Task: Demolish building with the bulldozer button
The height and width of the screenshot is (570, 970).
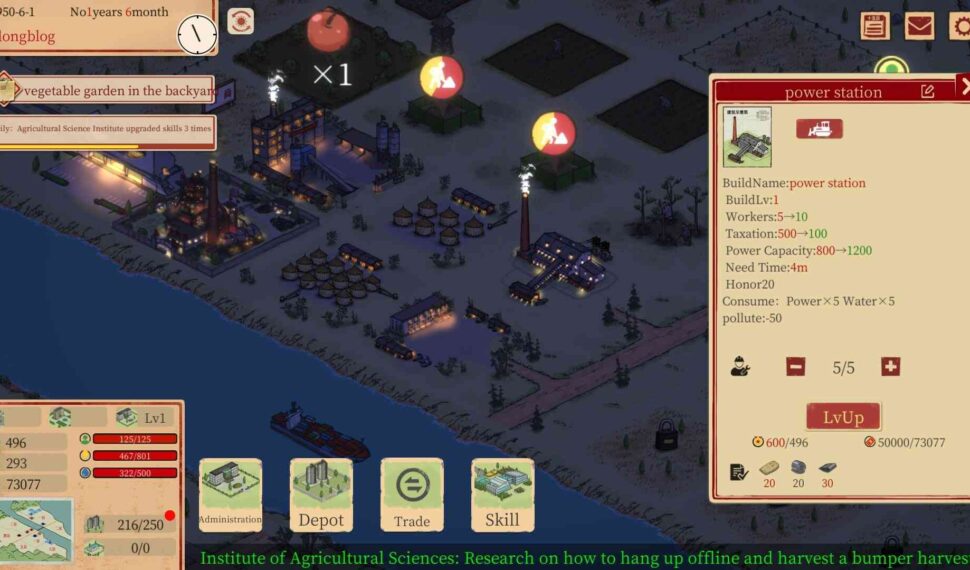Action: click(x=819, y=129)
